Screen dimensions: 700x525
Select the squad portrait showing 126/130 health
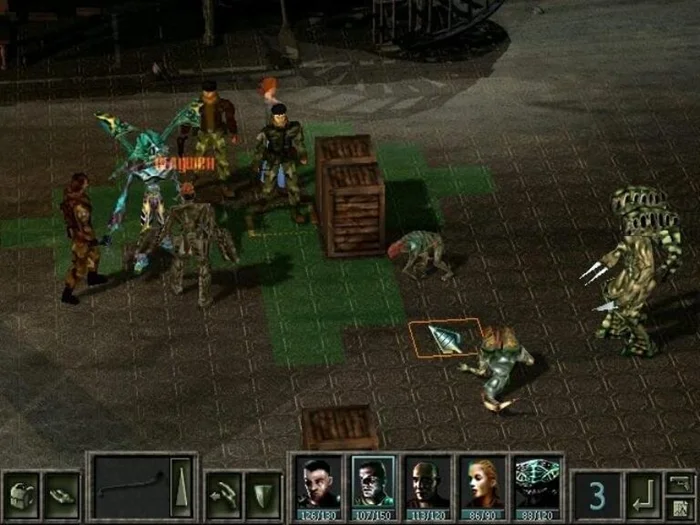(x=319, y=487)
